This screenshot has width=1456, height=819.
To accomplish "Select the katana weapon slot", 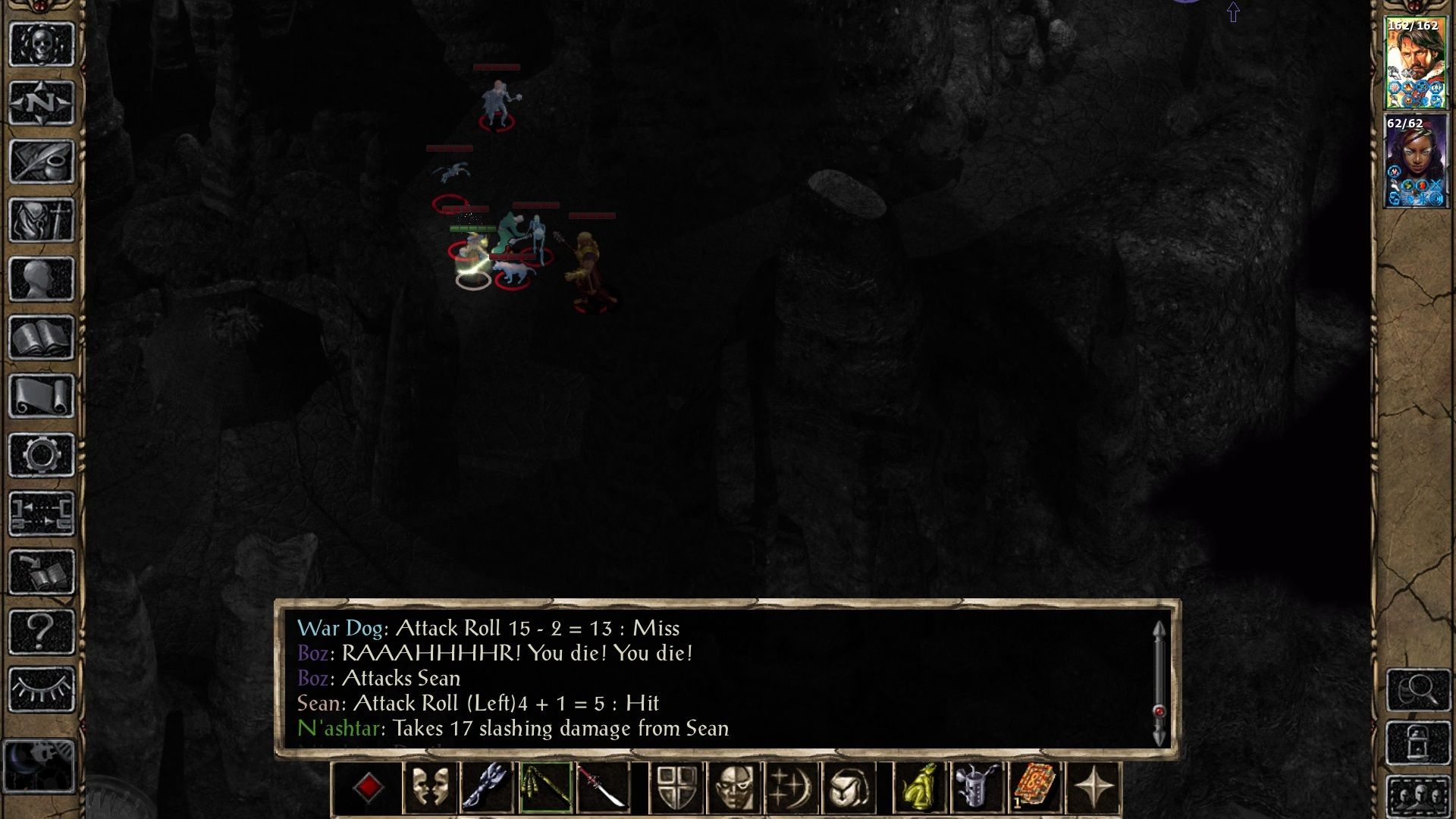I will coord(603,788).
